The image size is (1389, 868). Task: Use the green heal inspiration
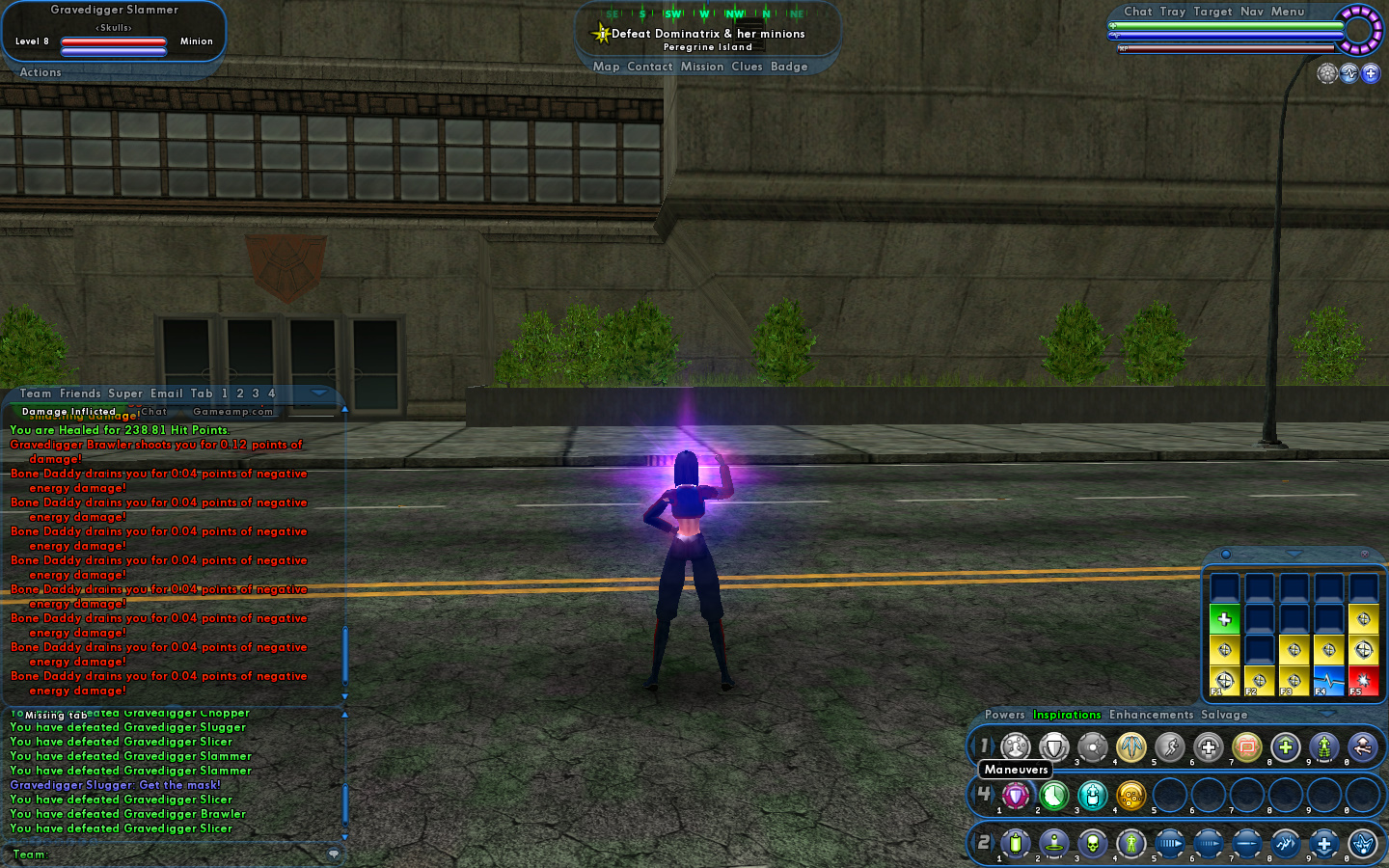(x=1224, y=619)
